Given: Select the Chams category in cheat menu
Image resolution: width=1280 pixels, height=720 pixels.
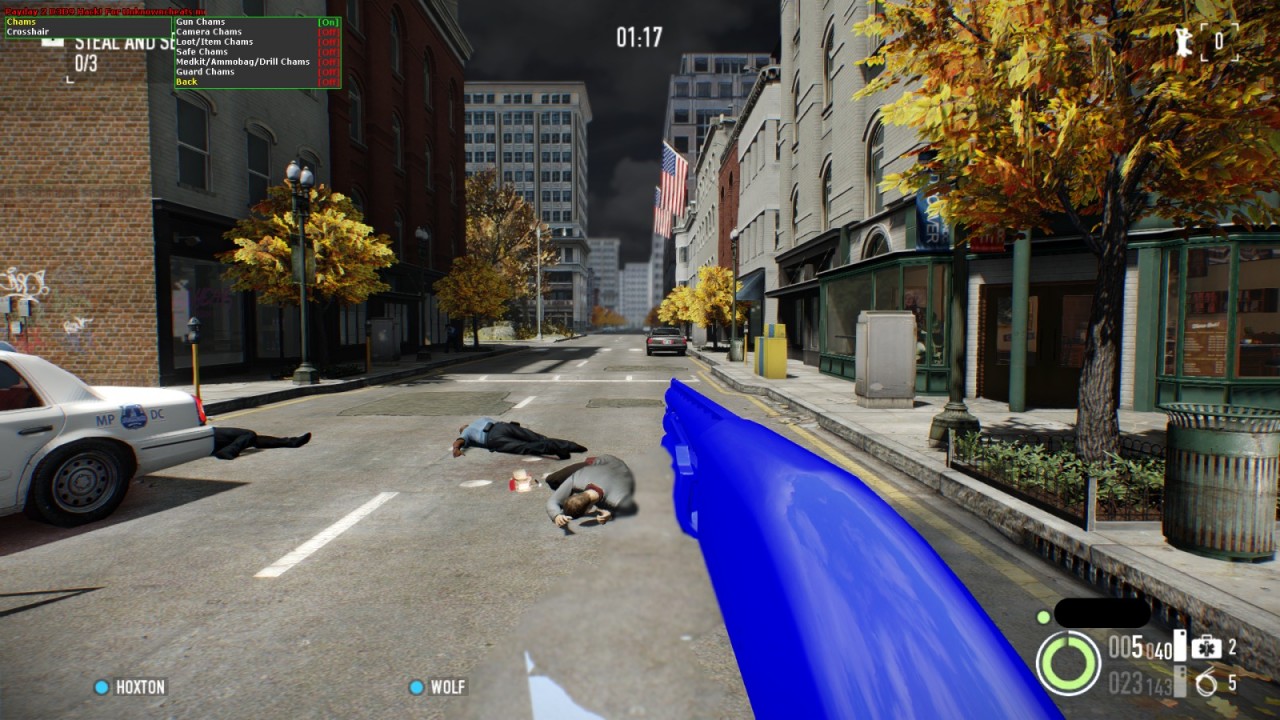Looking at the screenshot, I should pyautogui.click(x=21, y=22).
